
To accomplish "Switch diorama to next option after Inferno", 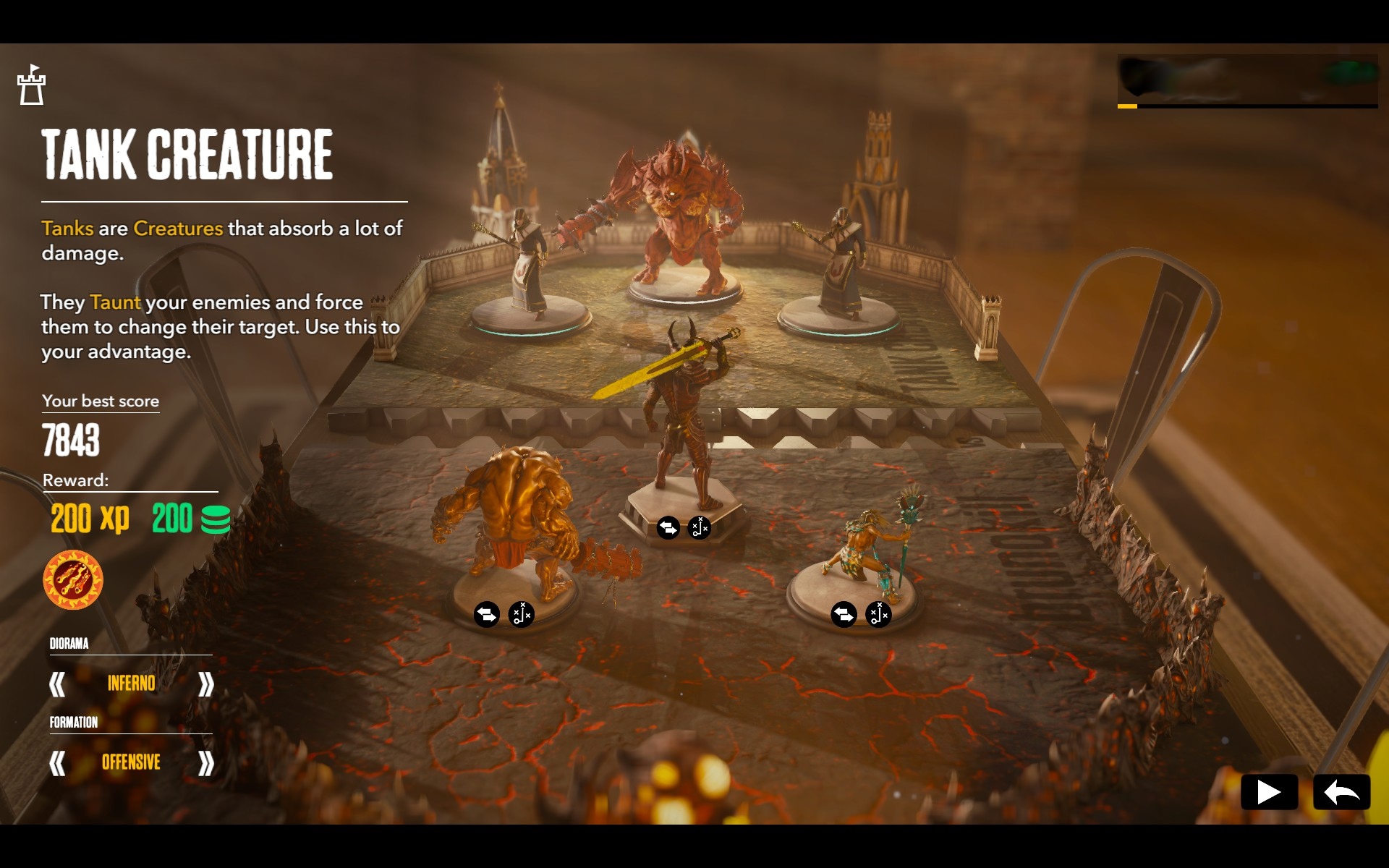I will pyautogui.click(x=206, y=684).
